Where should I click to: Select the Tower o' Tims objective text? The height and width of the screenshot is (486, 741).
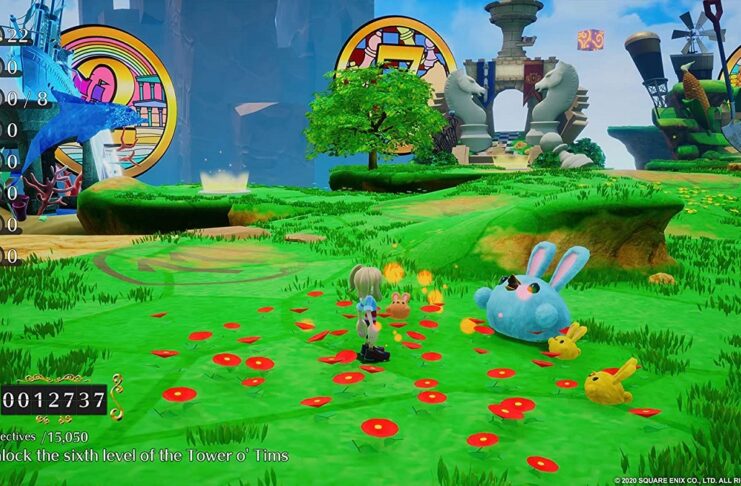[145, 455]
